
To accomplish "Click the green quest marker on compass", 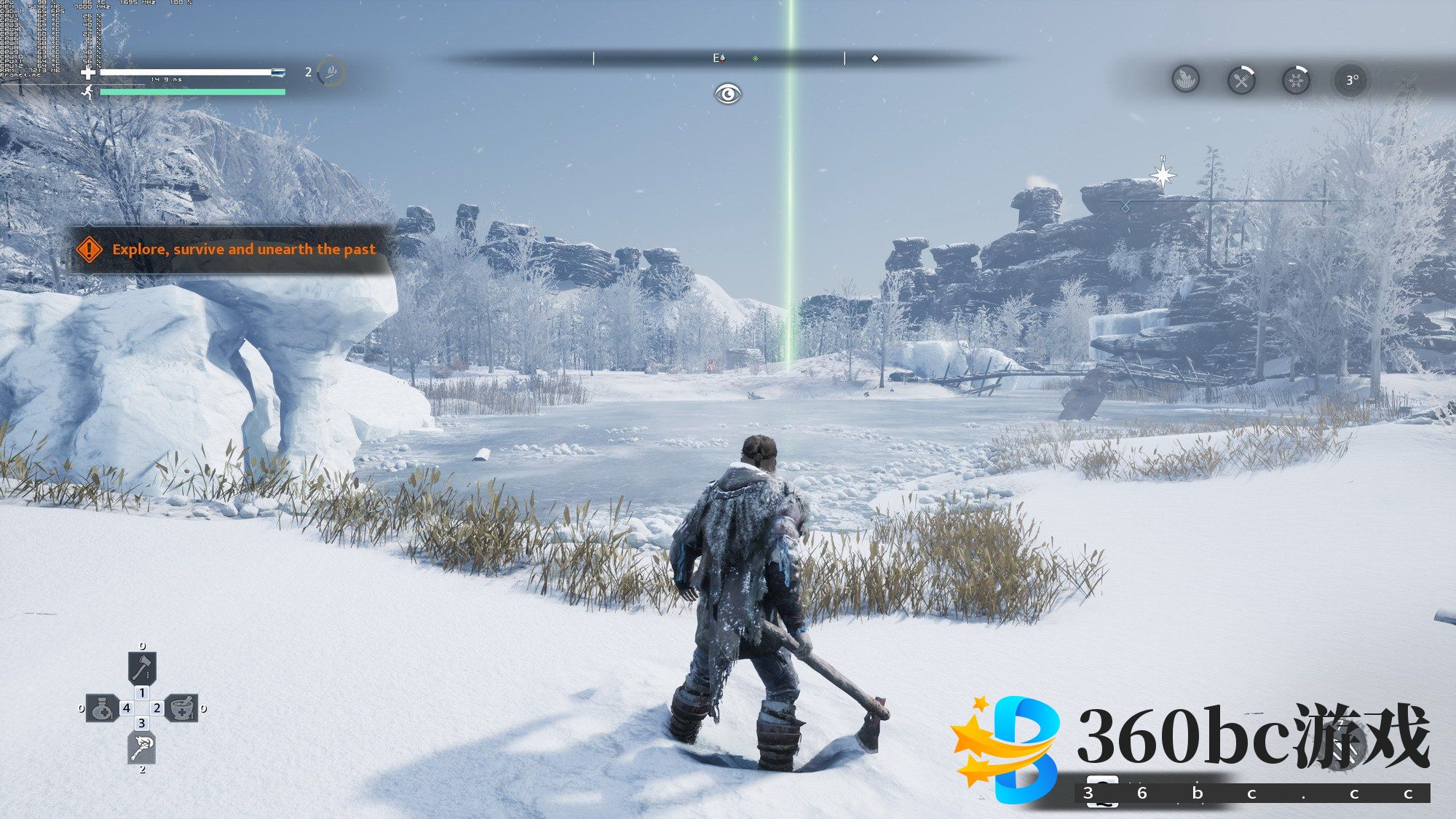I will click(x=756, y=58).
